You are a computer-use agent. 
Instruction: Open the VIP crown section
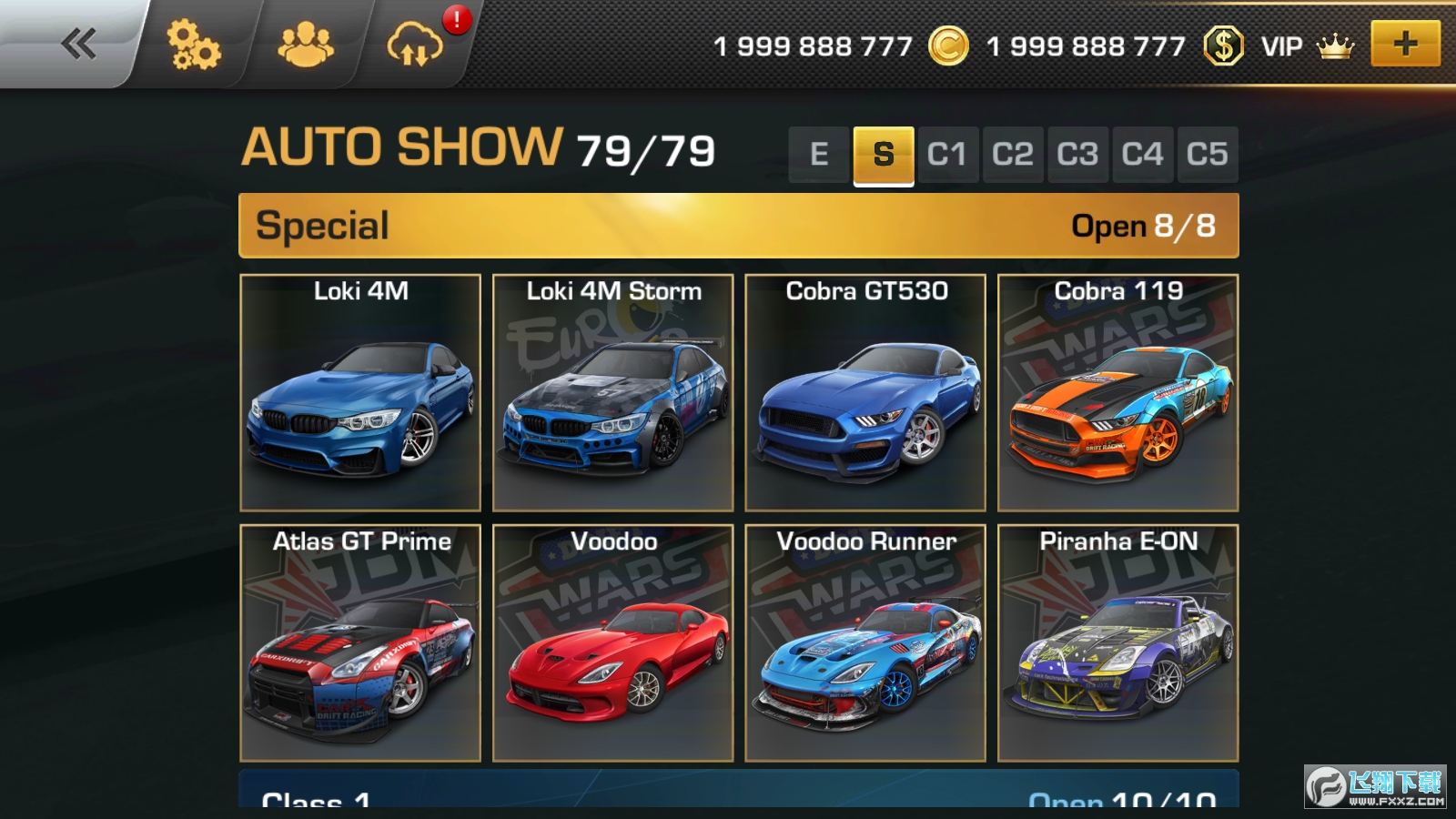click(x=1307, y=45)
